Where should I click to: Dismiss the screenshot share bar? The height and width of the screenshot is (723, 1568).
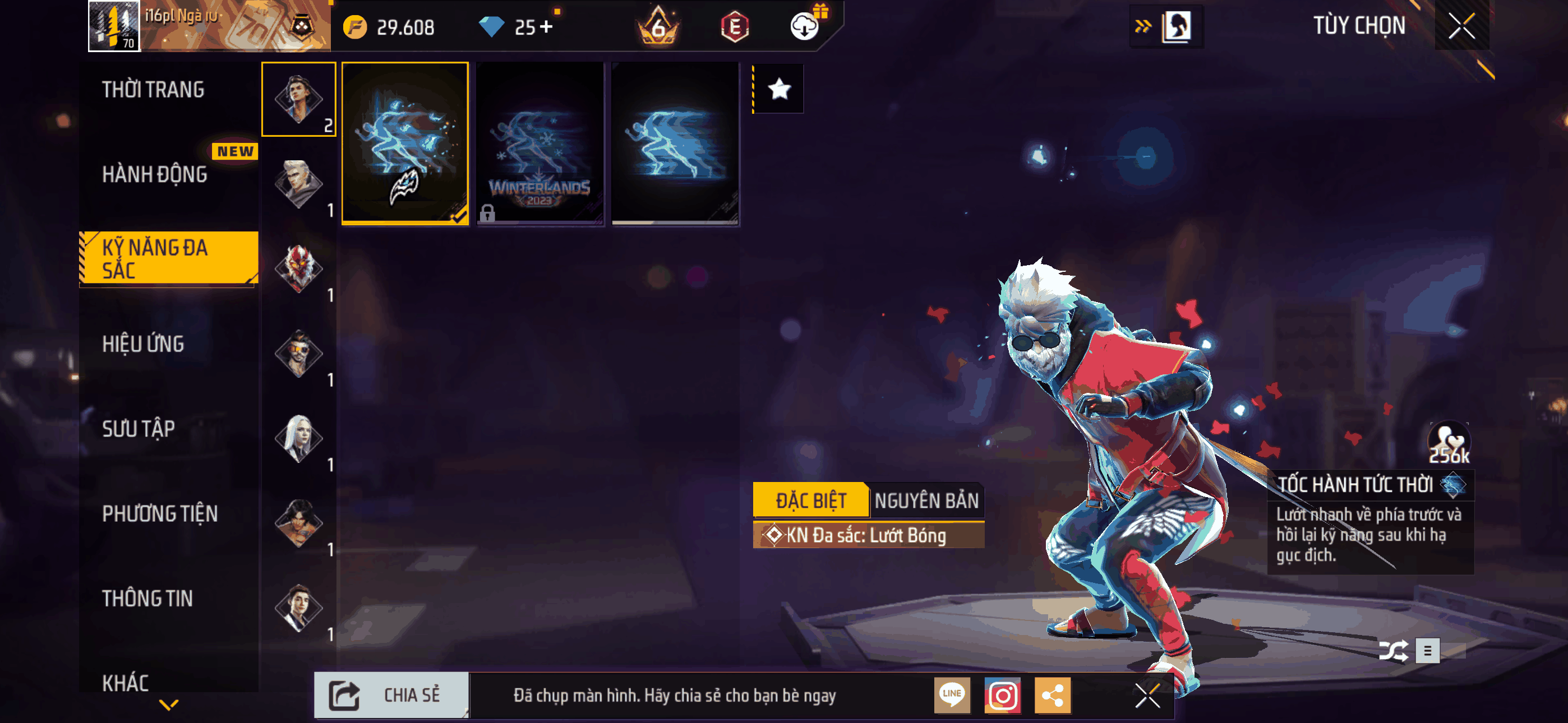point(1147,695)
